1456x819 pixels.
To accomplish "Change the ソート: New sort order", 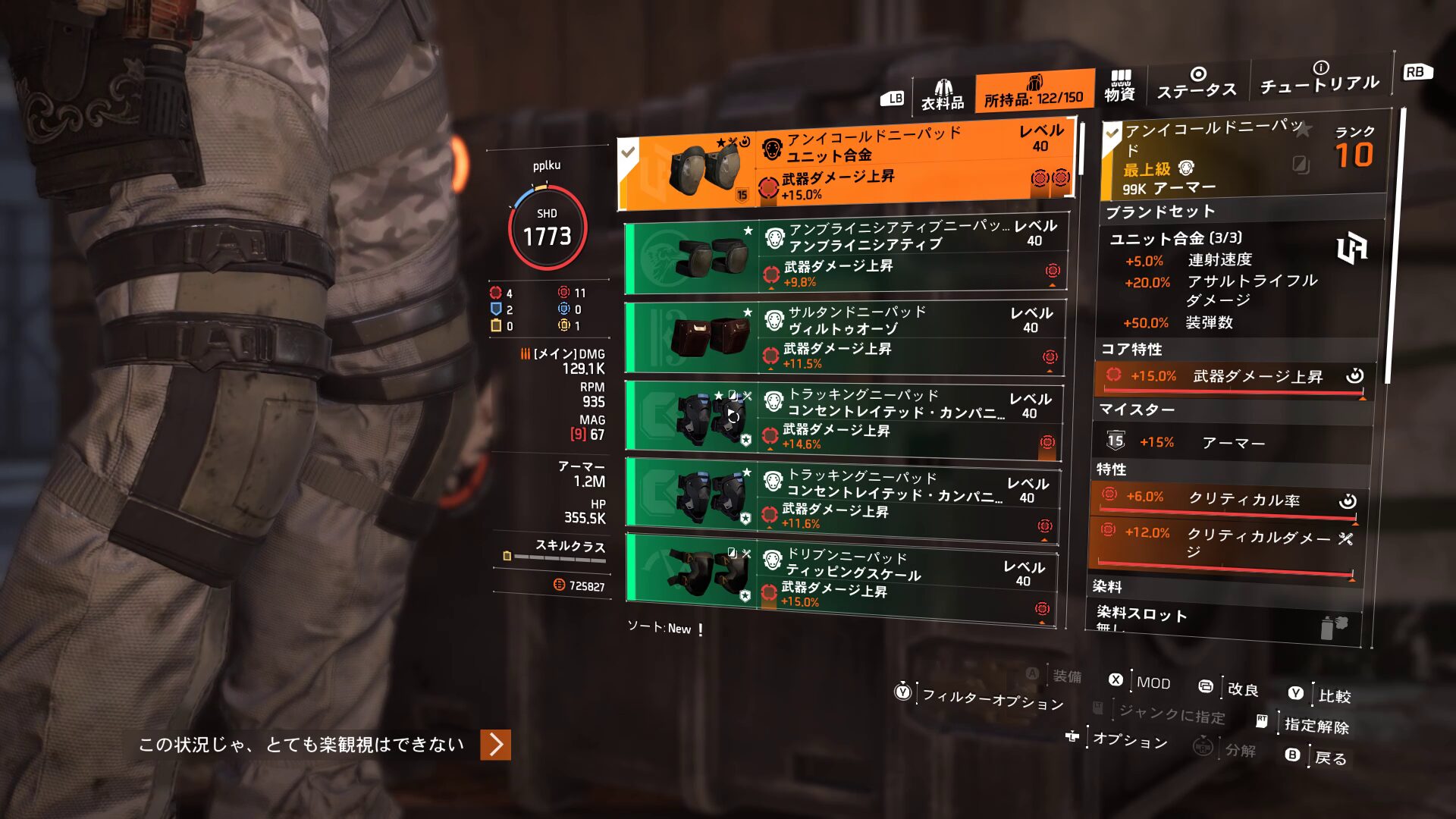I will tap(660, 629).
